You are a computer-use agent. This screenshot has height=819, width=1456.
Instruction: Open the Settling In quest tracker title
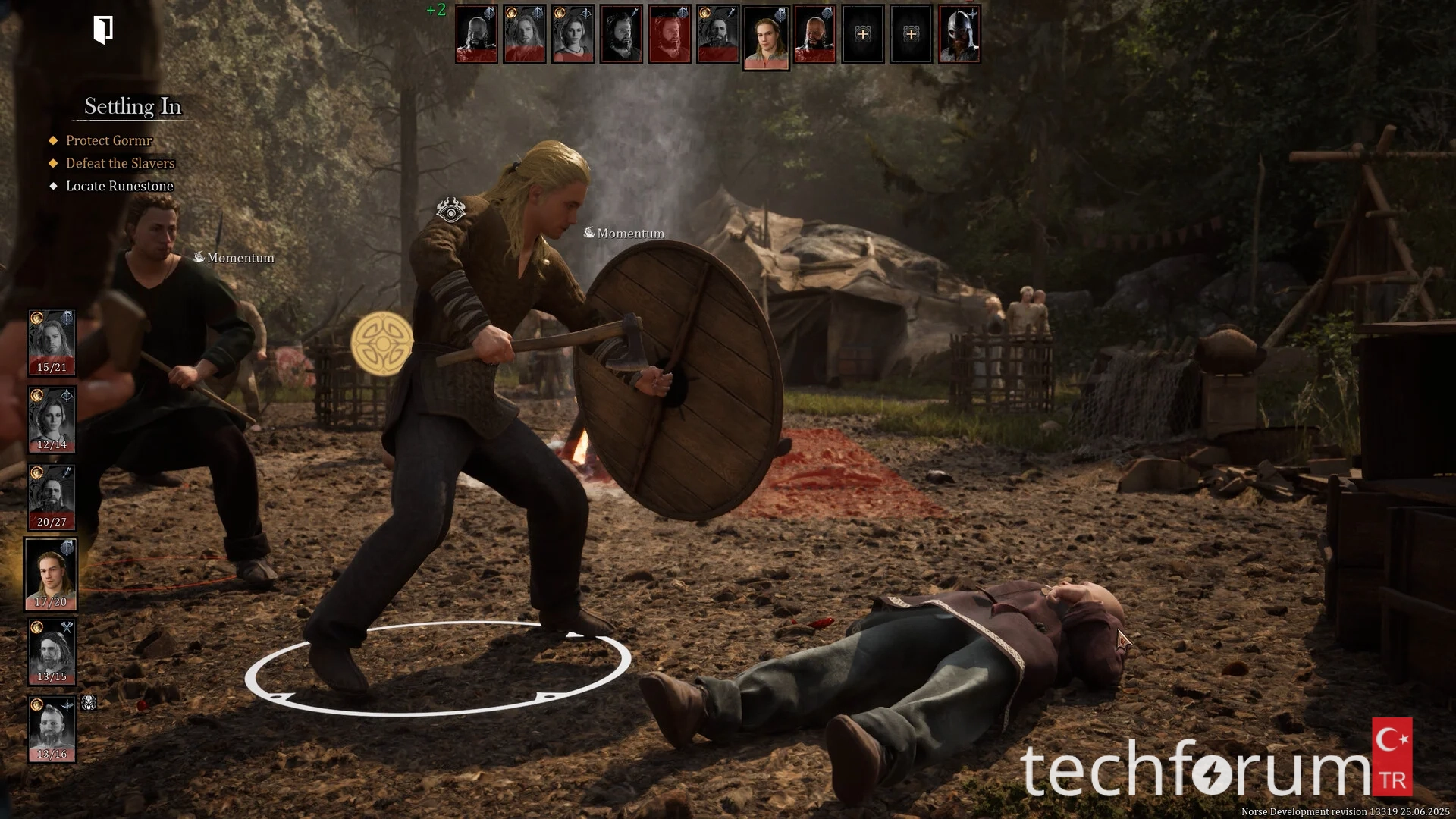[133, 106]
